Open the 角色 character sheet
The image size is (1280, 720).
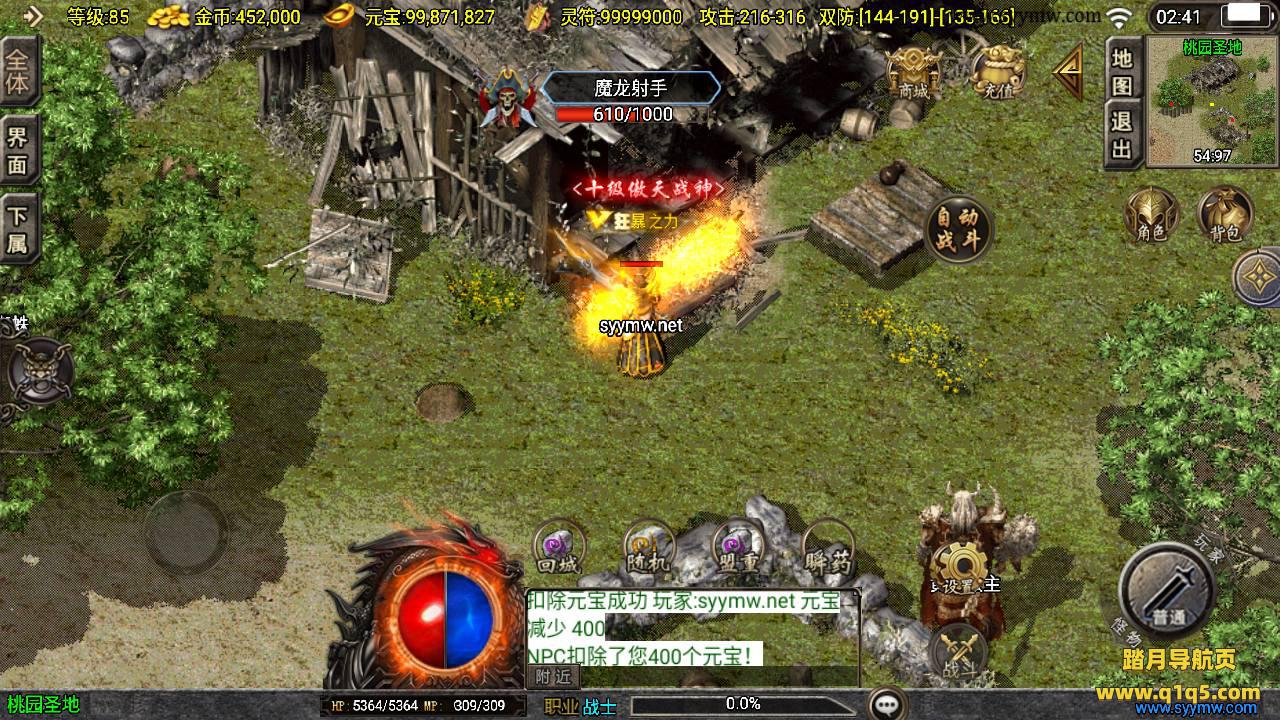click(1151, 215)
